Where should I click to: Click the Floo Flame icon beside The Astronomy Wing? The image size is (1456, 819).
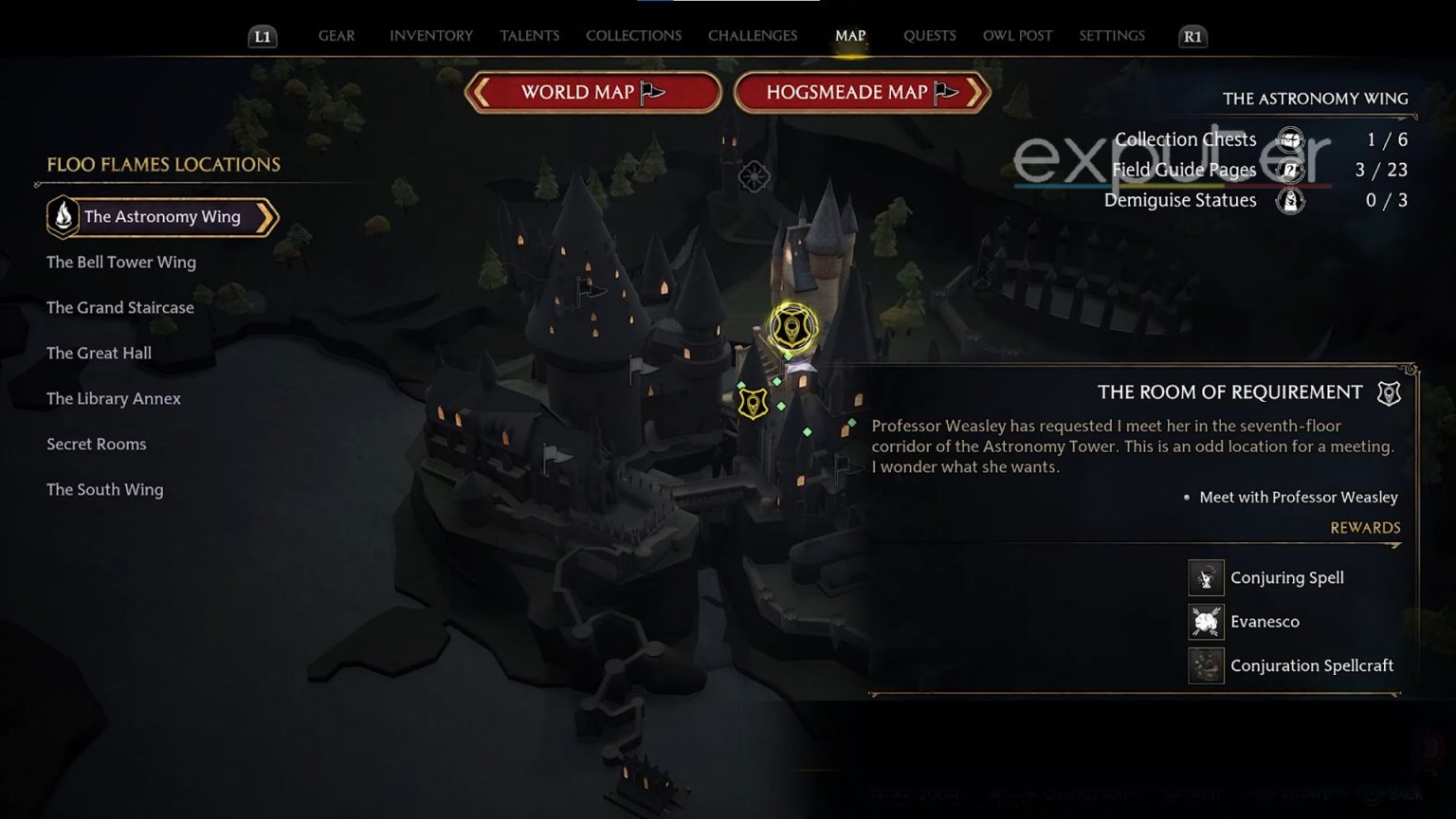click(x=63, y=216)
